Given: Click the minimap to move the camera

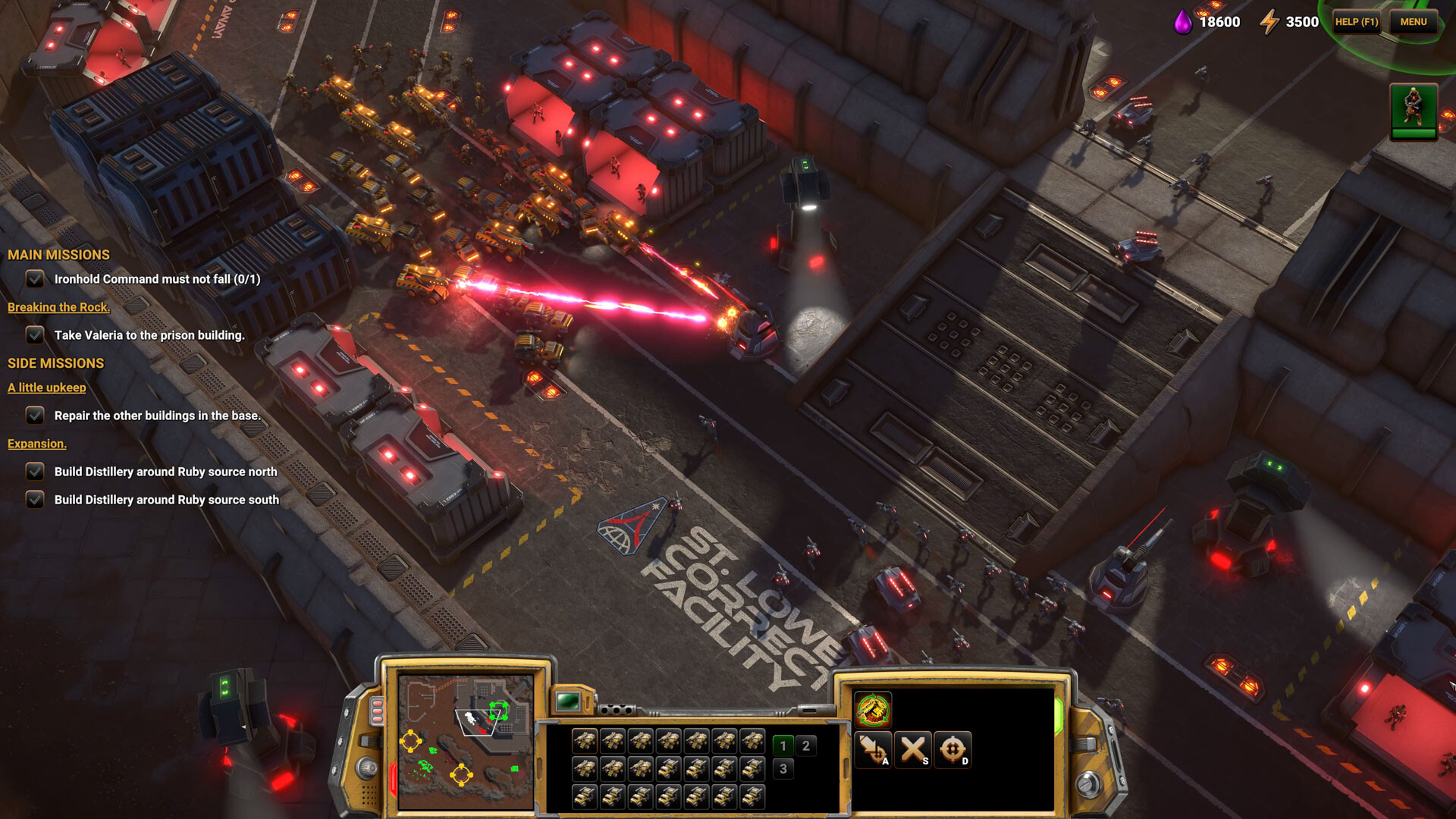Looking at the screenshot, I should [466, 742].
